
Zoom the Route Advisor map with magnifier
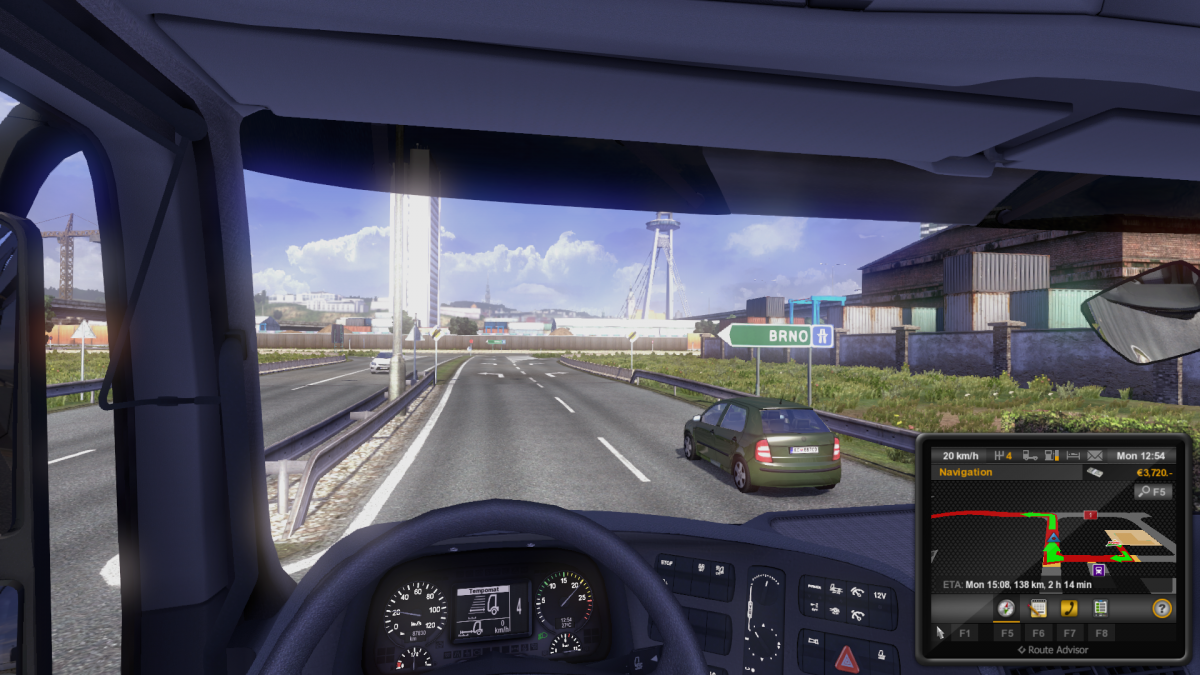pos(1153,492)
